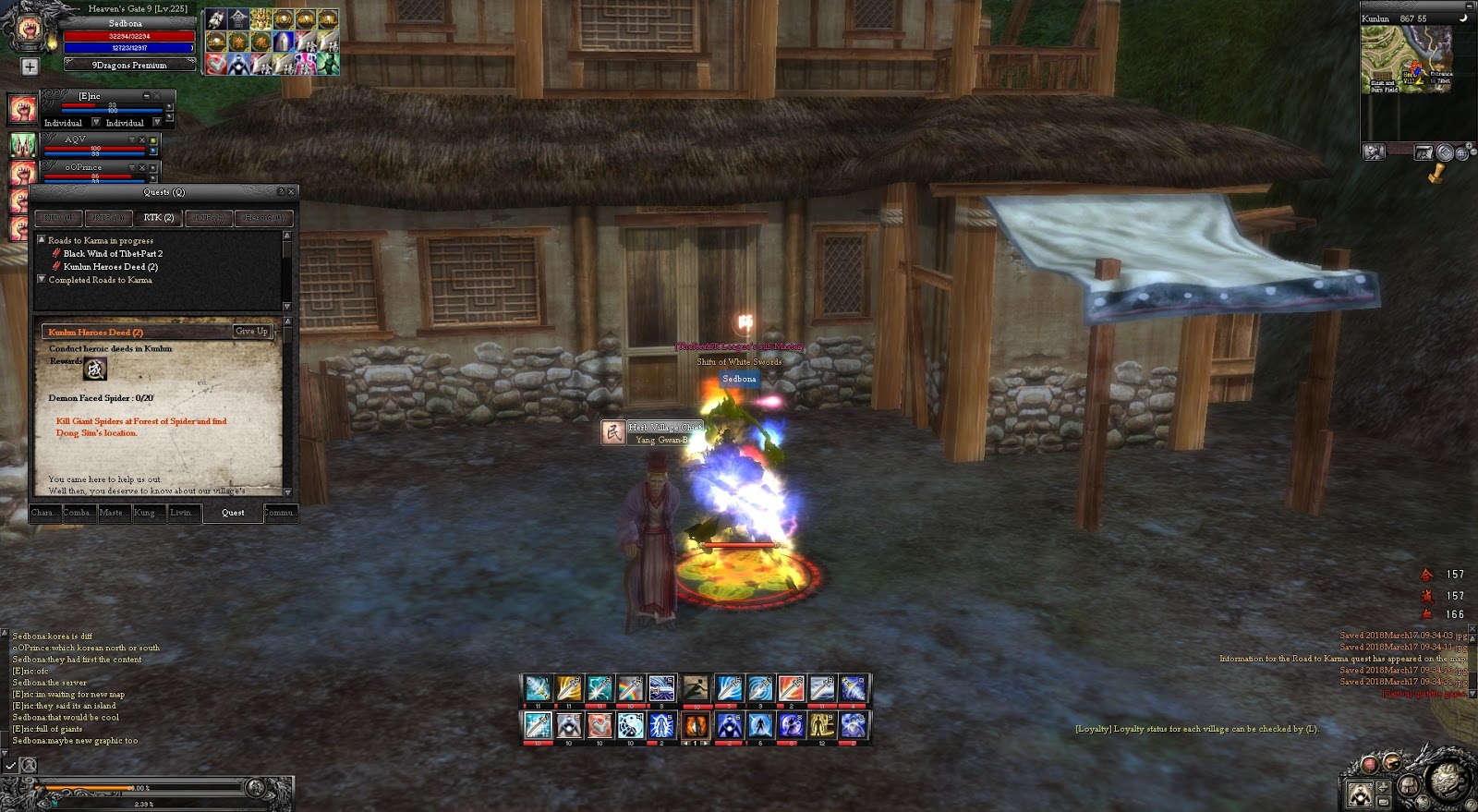Image resolution: width=1478 pixels, height=812 pixels.
Task: Use the sprinting figure skill in the hotbar
Action: click(x=697, y=689)
